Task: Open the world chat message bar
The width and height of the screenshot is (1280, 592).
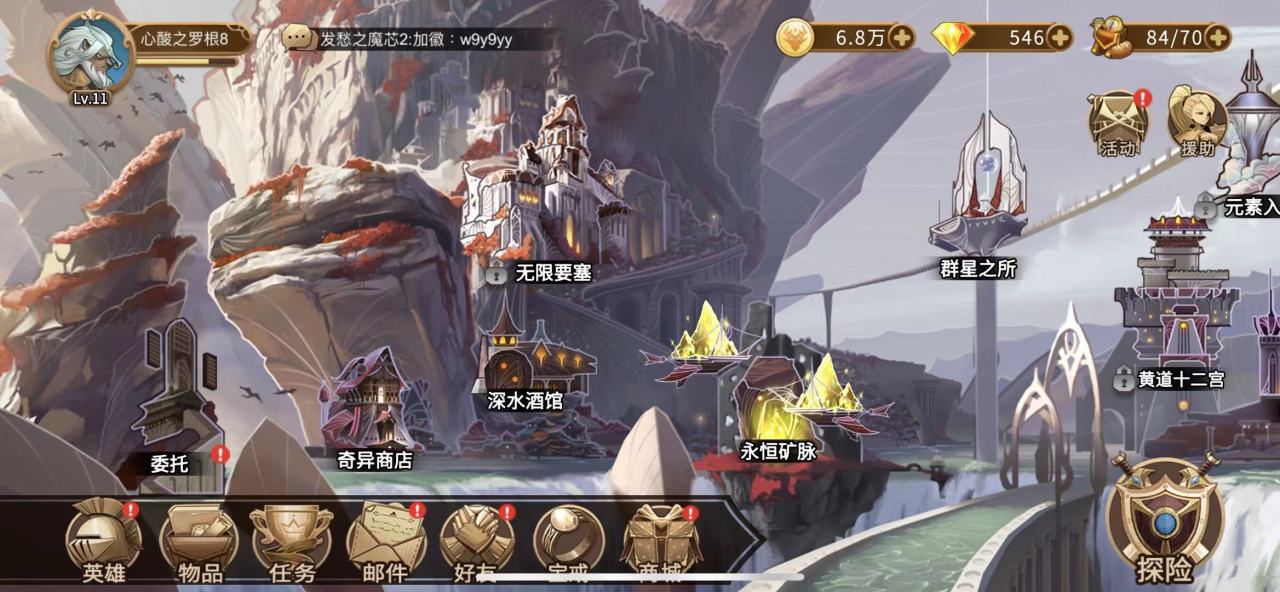Action: pos(415,39)
